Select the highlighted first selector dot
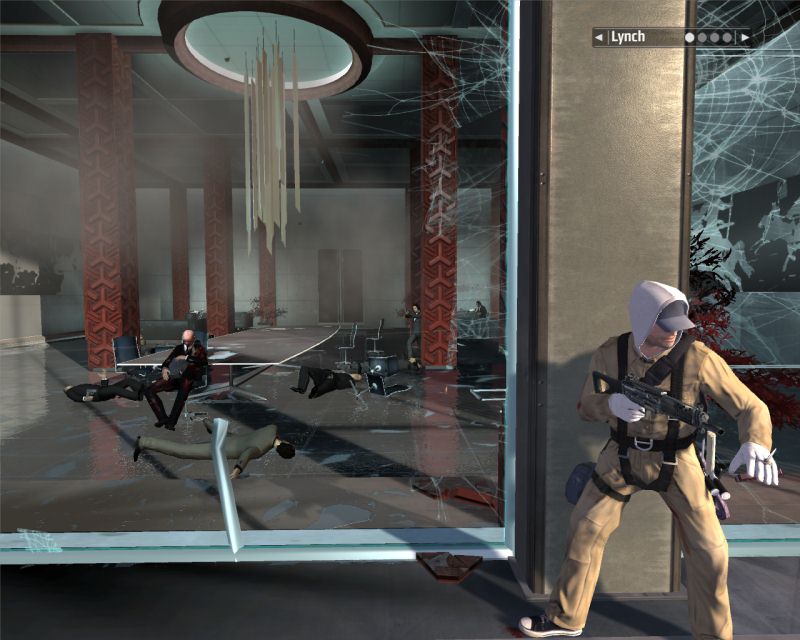Image resolution: width=800 pixels, height=640 pixels. (x=690, y=37)
